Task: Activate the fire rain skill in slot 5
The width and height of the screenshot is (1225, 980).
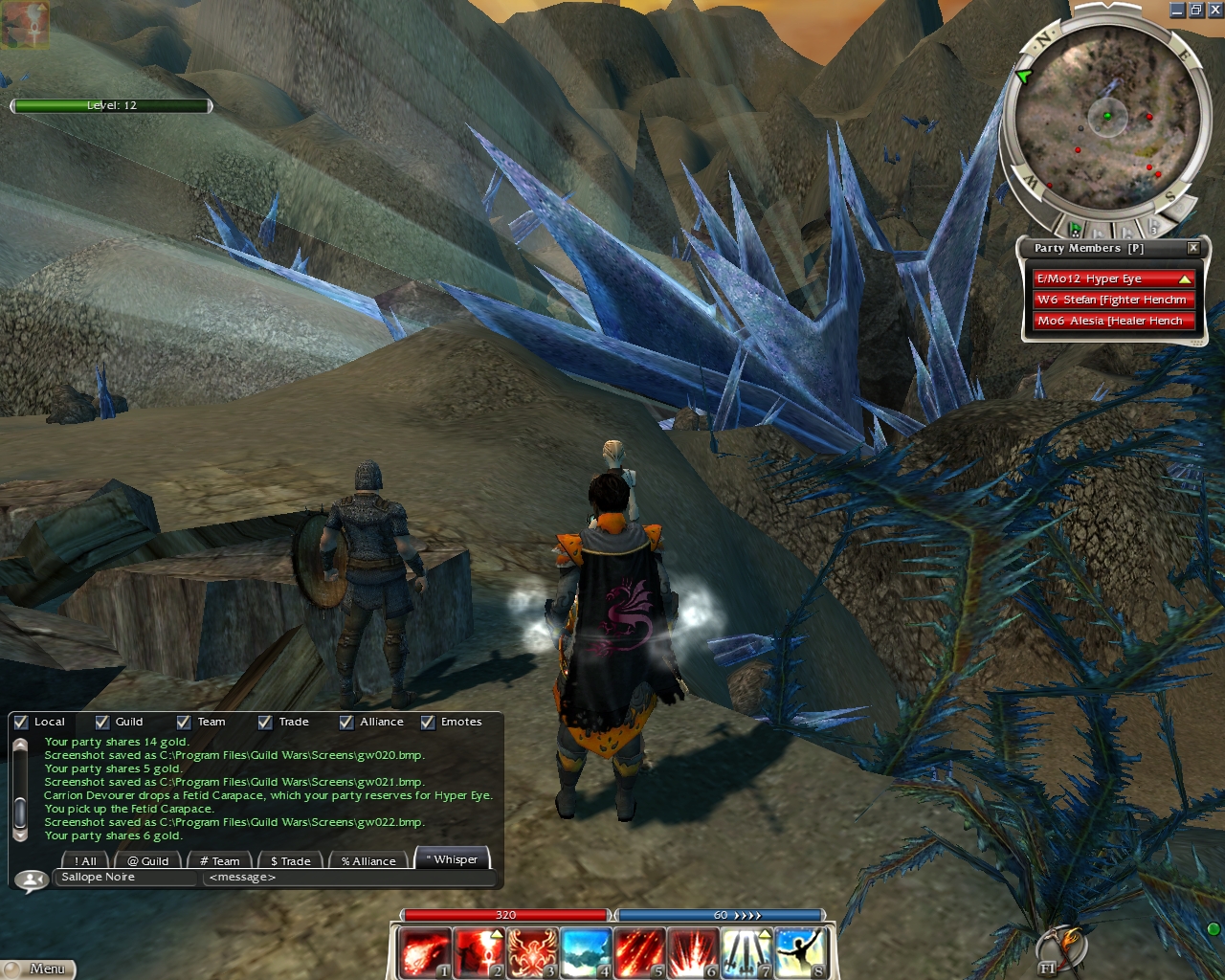Action: (639, 953)
